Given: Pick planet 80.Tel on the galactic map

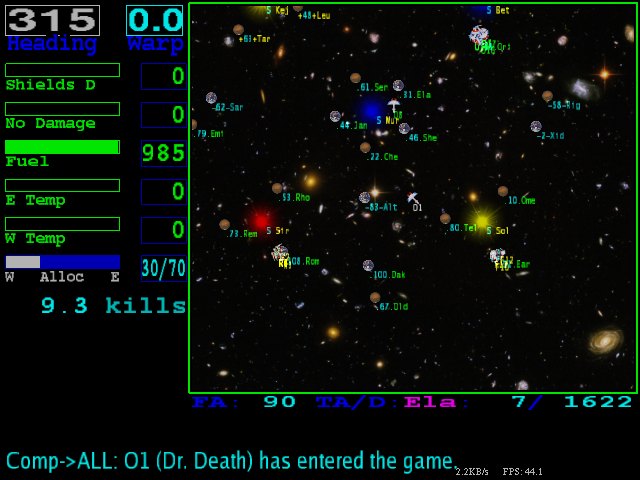Looking at the screenshot, I should [445, 218].
